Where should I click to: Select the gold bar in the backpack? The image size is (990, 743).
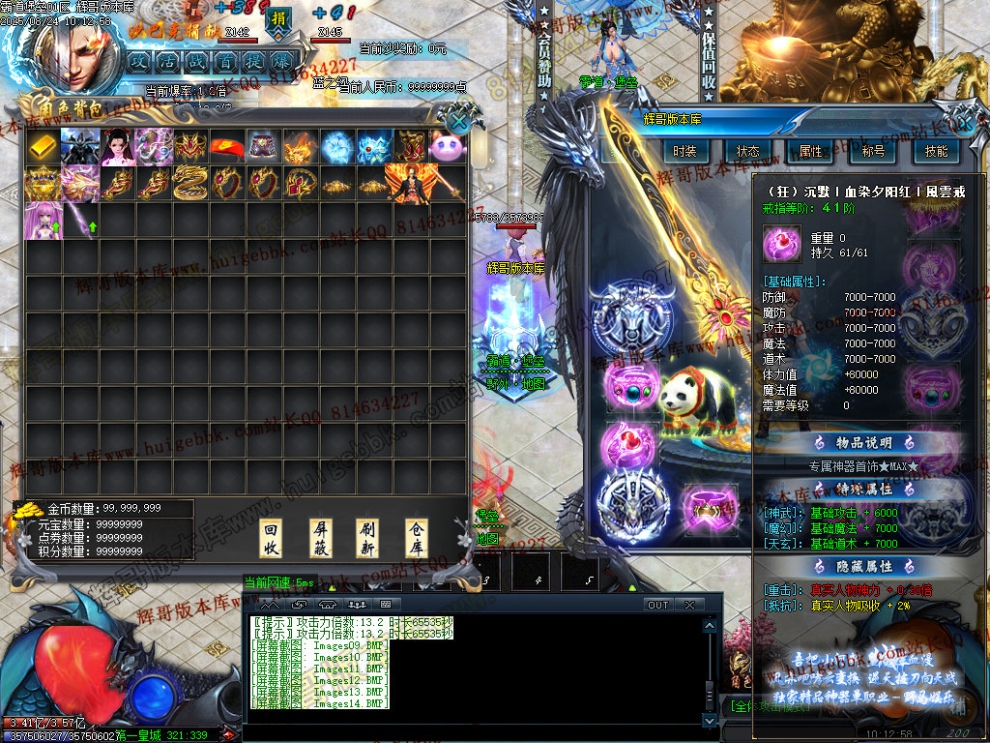point(43,147)
